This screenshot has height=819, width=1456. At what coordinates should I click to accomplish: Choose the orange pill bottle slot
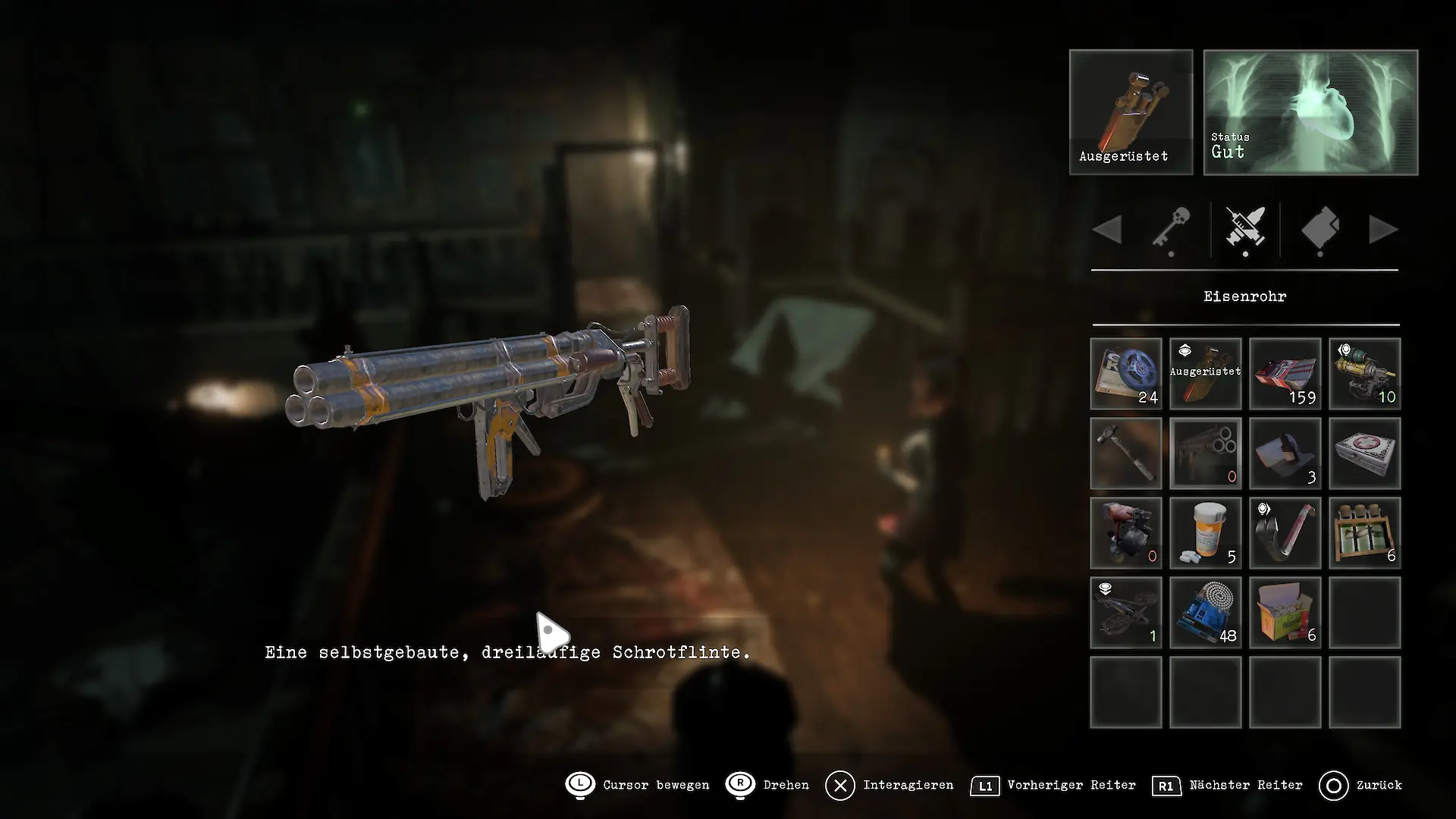1206,533
